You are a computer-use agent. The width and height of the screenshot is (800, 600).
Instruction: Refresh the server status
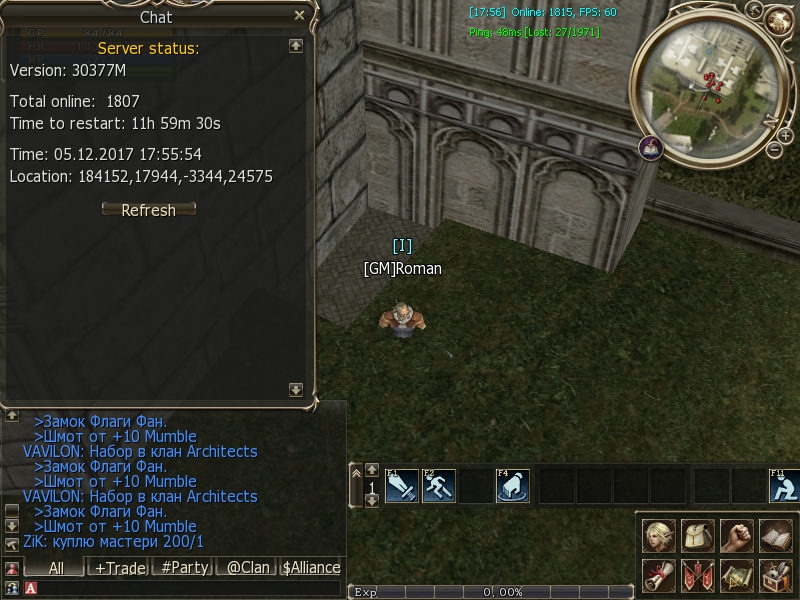click(x=149, y=210)
